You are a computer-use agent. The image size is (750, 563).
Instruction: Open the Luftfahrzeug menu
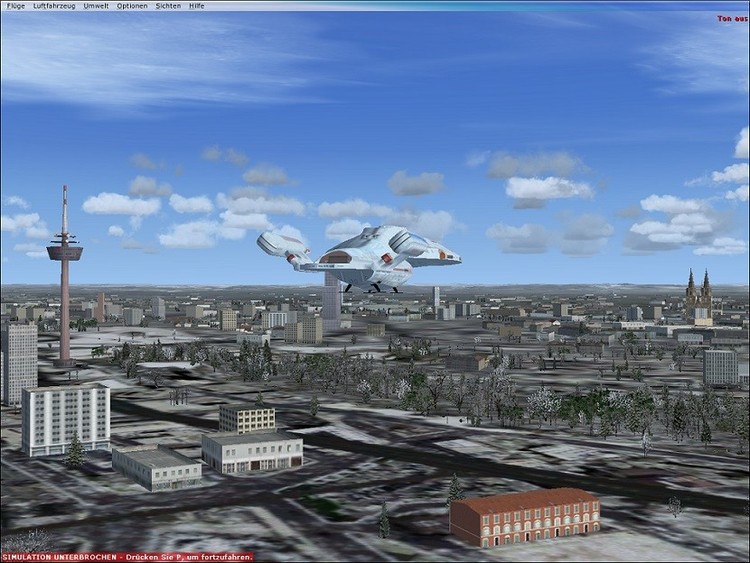tap(54, 5)
